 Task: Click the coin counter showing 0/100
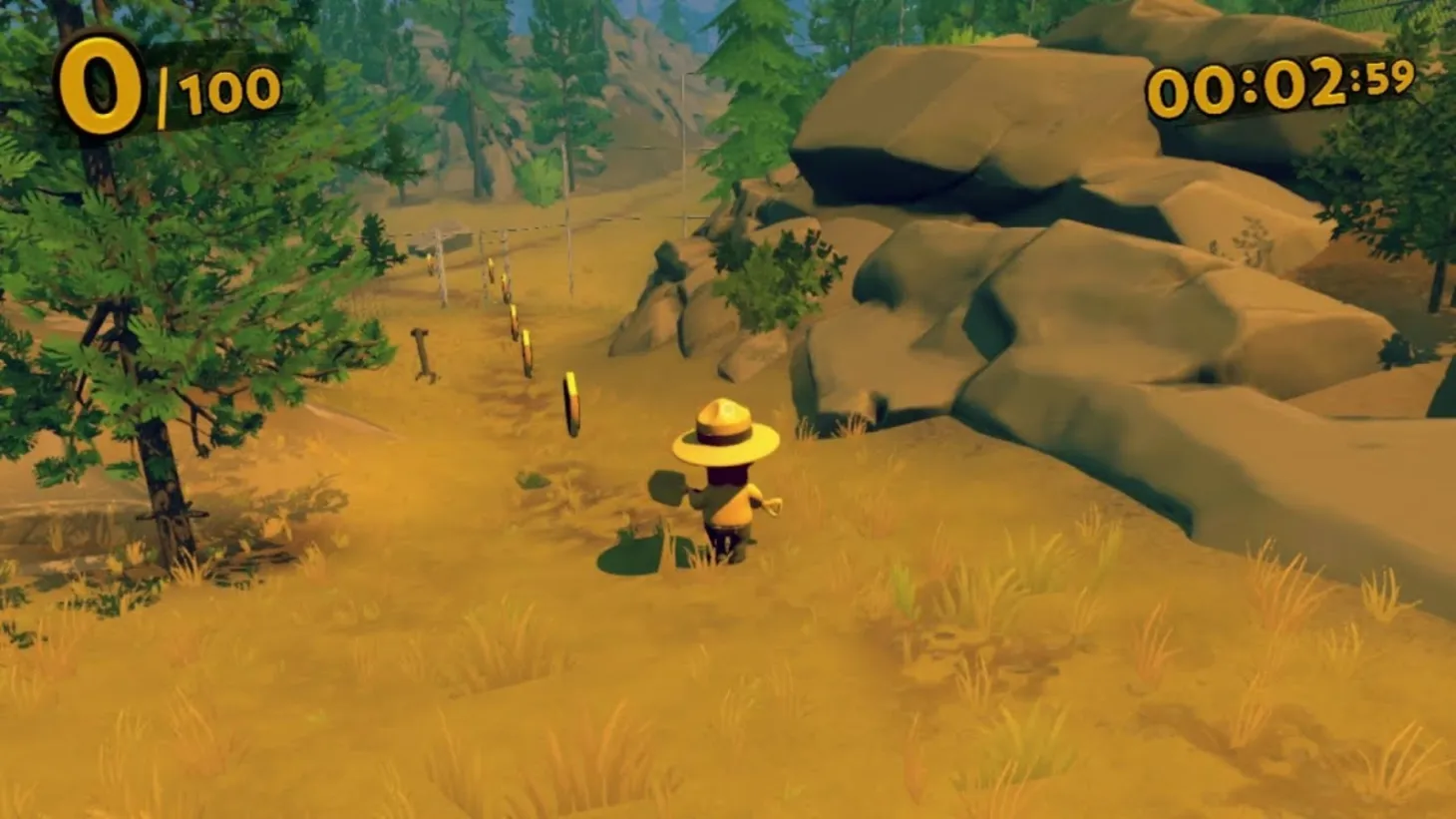tap(160, 80)
